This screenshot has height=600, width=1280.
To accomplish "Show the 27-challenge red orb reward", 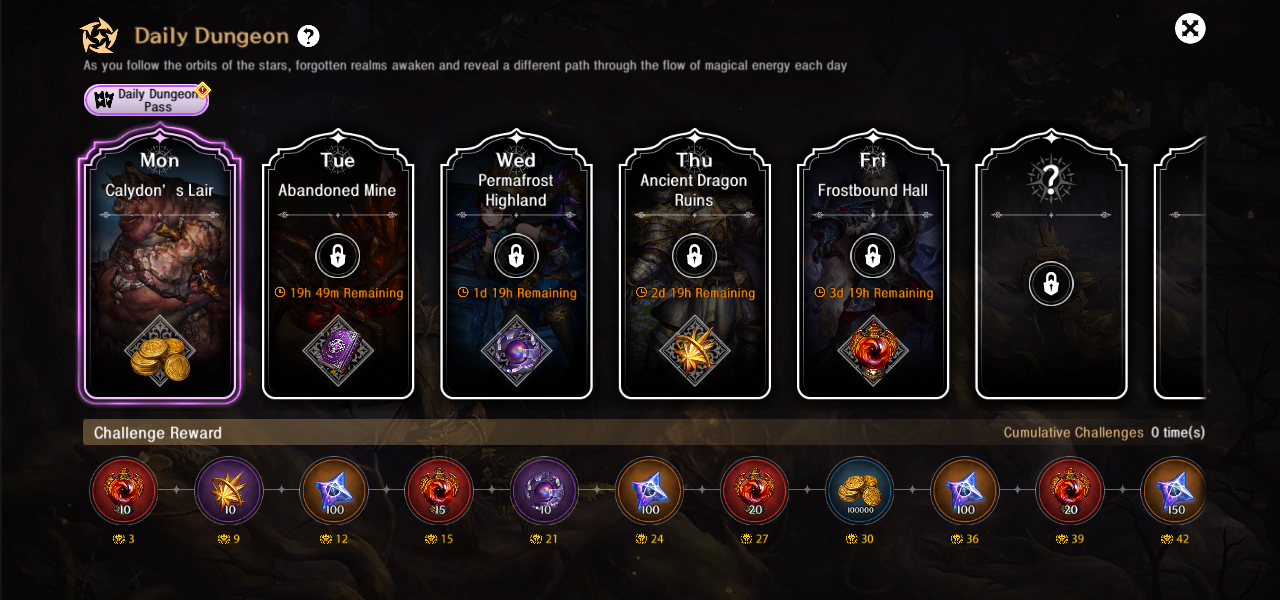I will pyautogui.click(x=754, y=491).
